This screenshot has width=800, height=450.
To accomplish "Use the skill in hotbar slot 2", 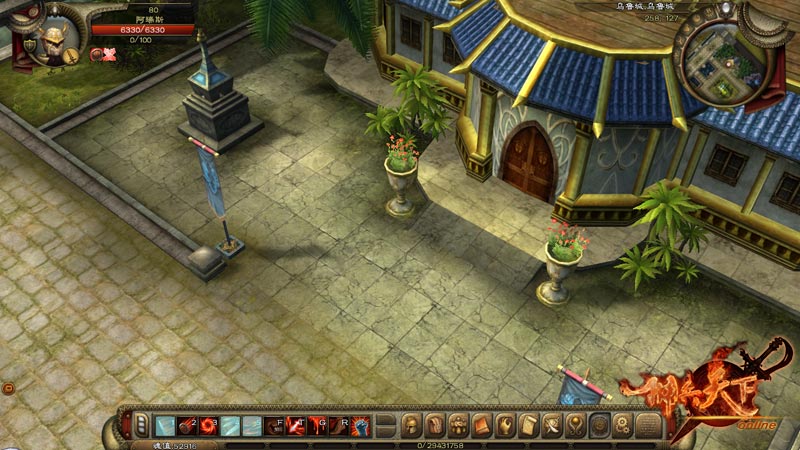I will (x=186, y=426).
